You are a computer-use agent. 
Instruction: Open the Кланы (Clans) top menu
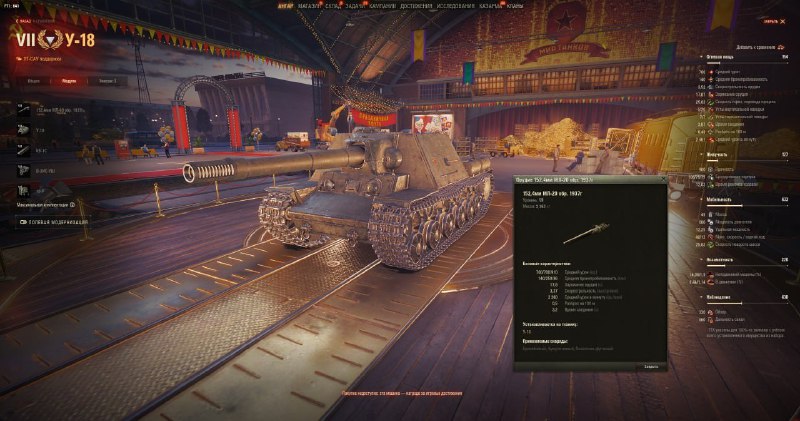[519, 4]
